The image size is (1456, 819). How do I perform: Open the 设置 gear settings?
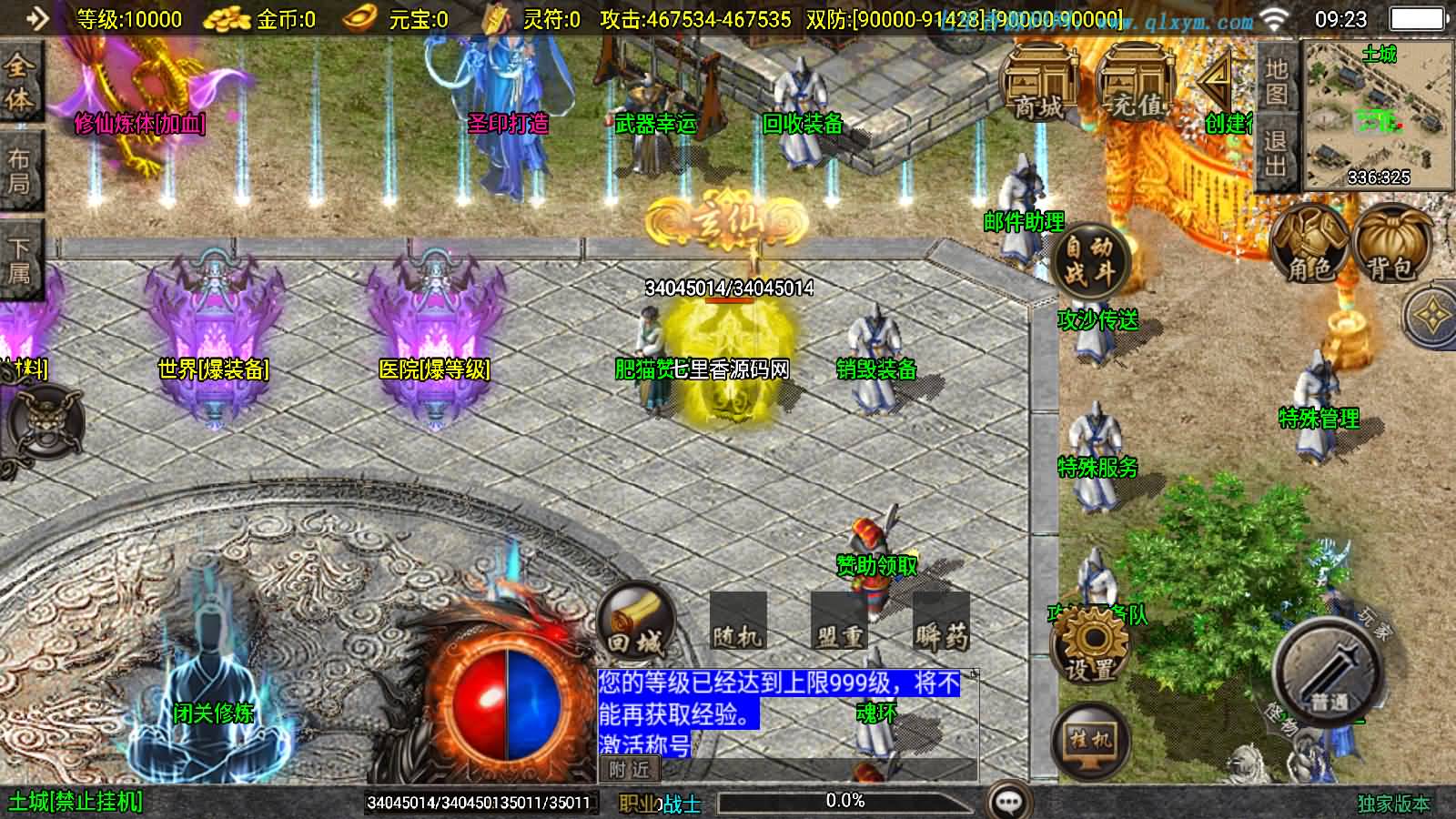(x=1090, y=646)
